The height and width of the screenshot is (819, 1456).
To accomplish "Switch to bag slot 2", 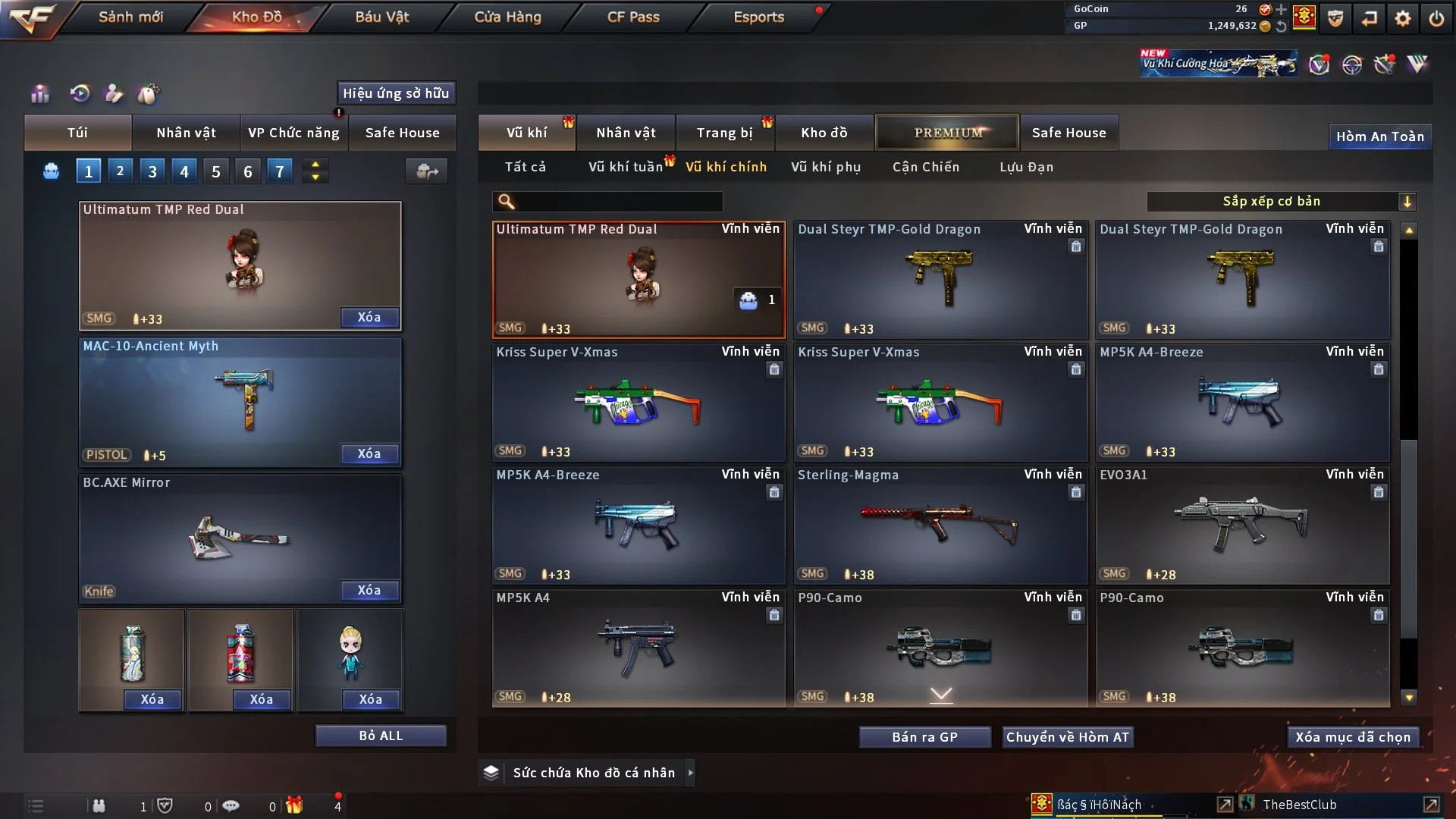I will tap(120, 171).
